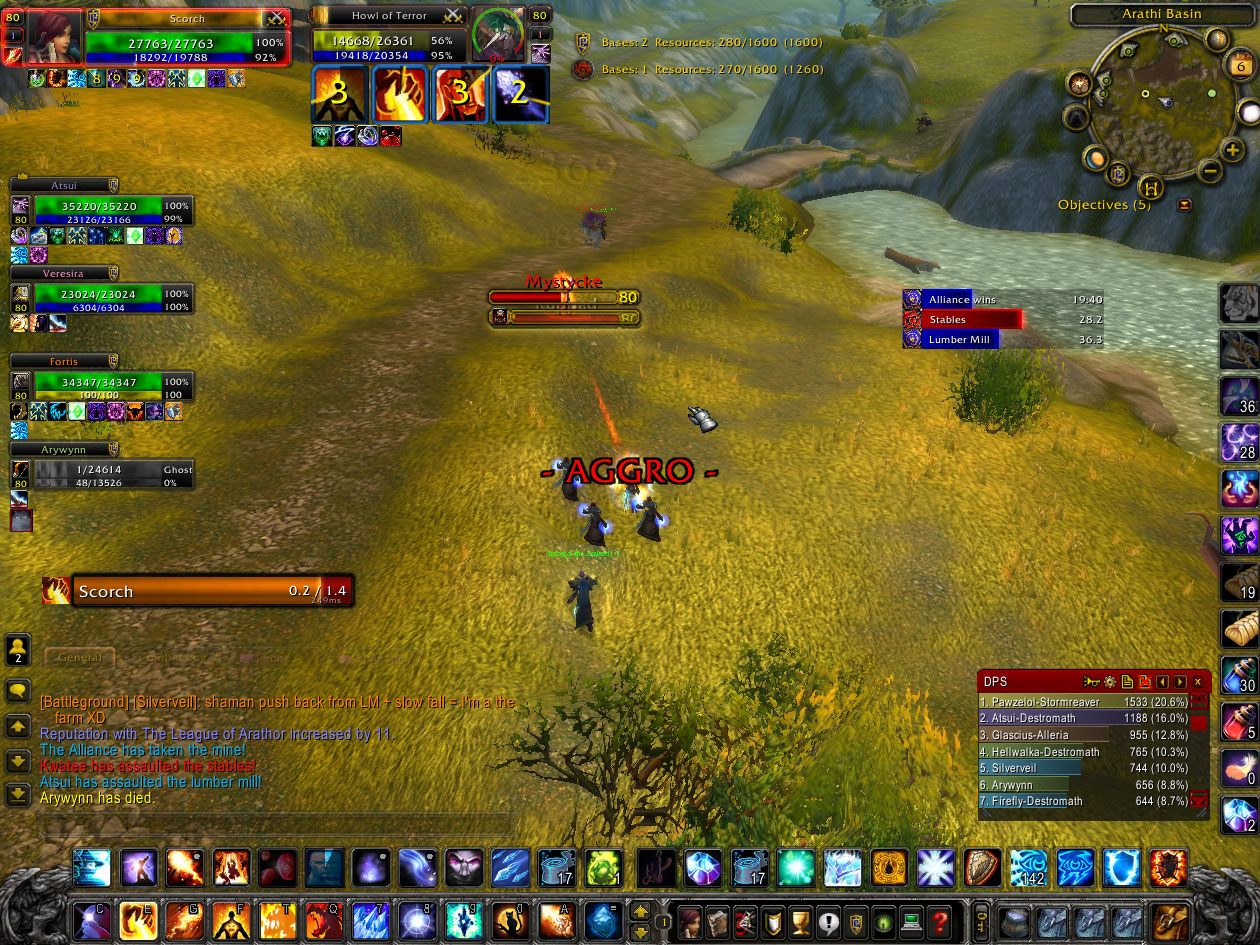Select the General chat tab
Viewport: 1260px width, 945px height.
click(x=80, y=658)
